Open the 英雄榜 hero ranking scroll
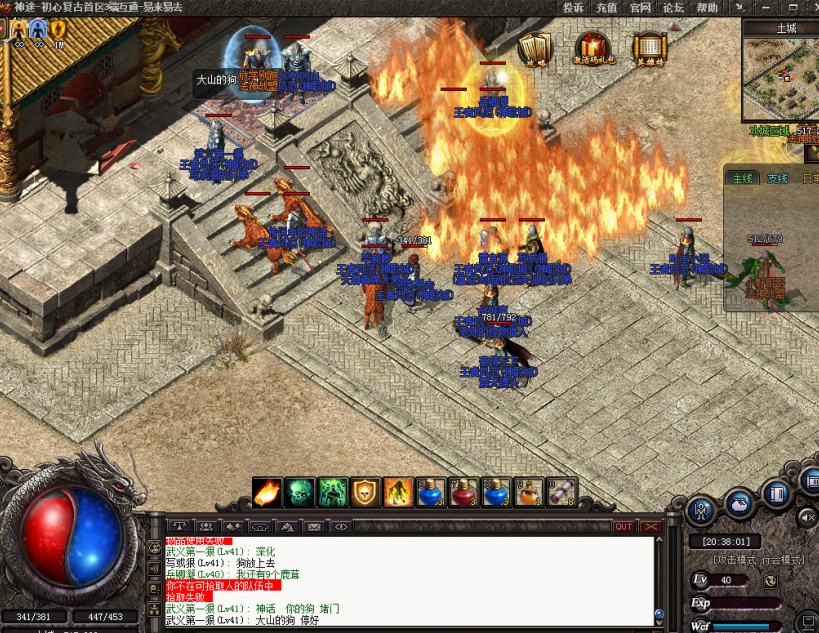 [x=649, y=49]
